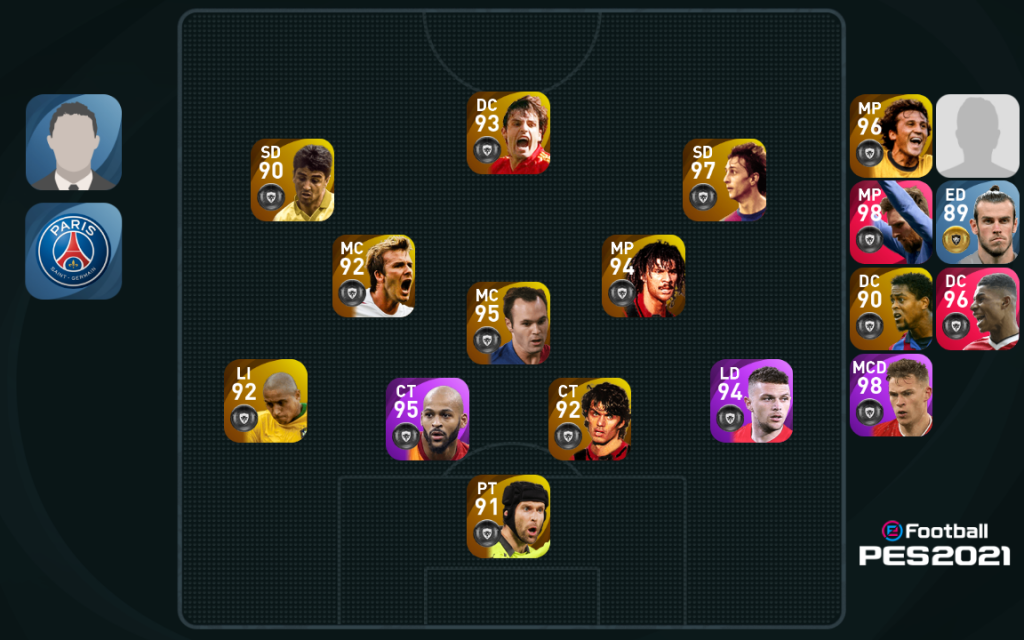Select the MC 95 central midfielder card
Viewport: 1024px width, 640px height.
(x=508, y=323)
